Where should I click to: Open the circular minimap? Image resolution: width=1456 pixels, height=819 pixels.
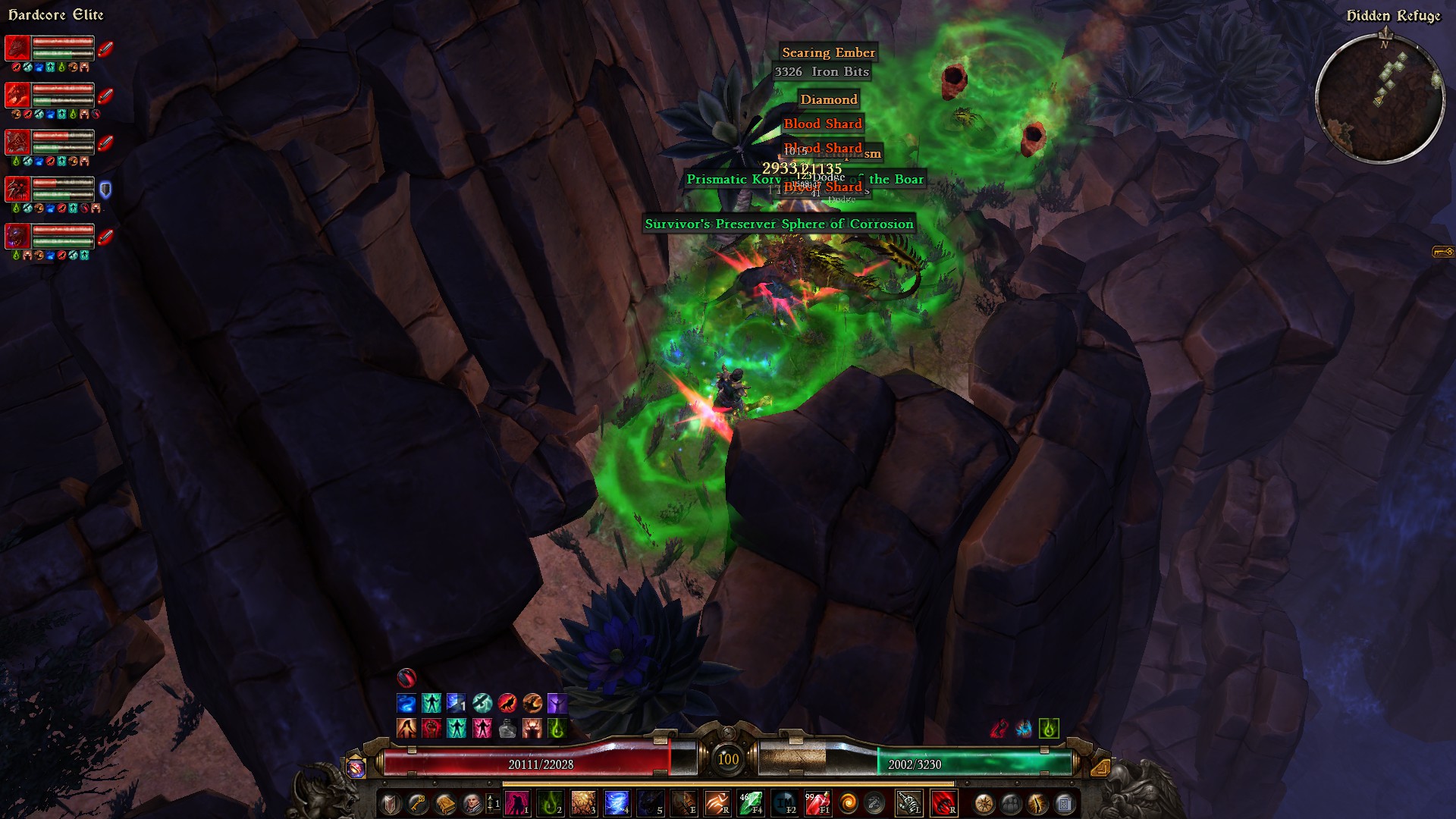coord(1379,98)
